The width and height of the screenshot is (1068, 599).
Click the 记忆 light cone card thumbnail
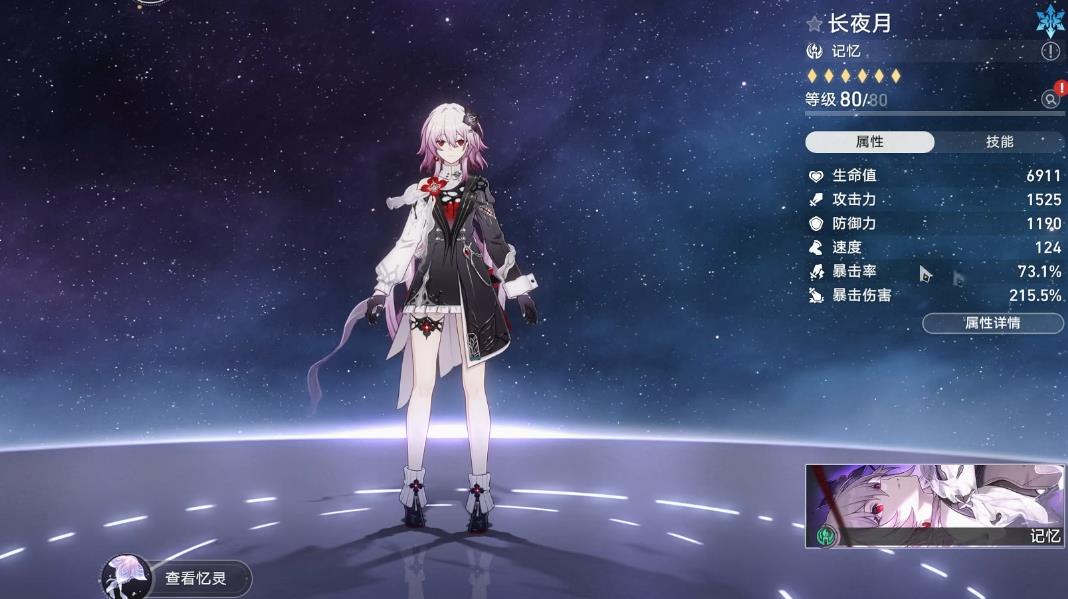coord(934,506)
